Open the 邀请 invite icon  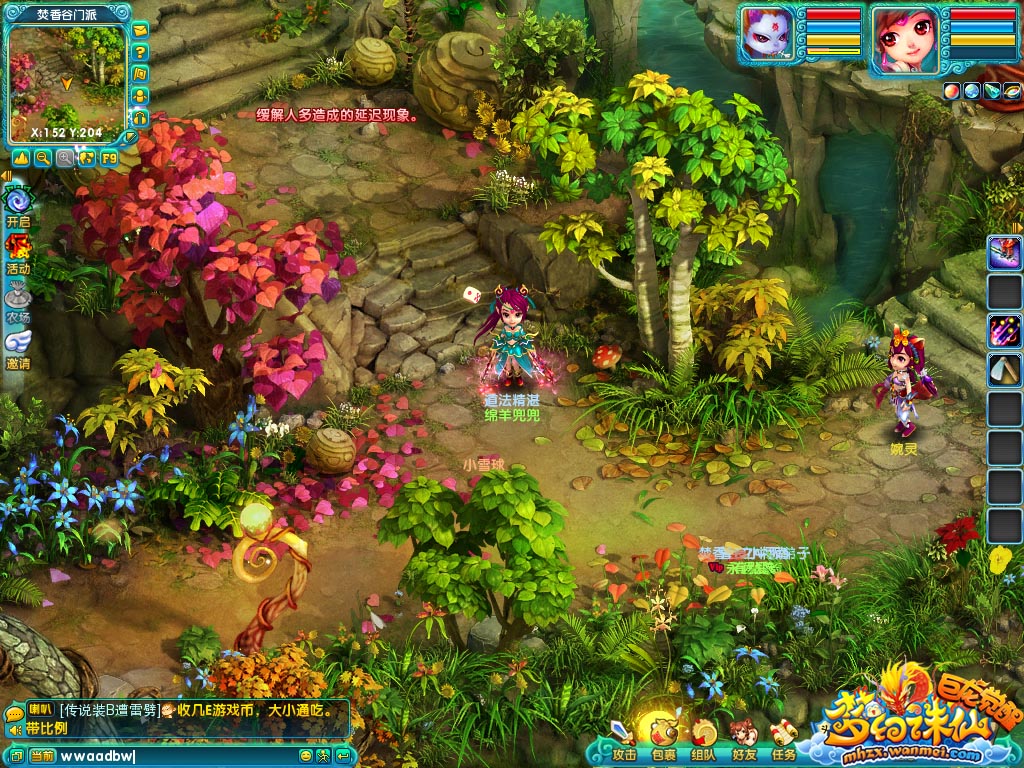click(18, 345)
